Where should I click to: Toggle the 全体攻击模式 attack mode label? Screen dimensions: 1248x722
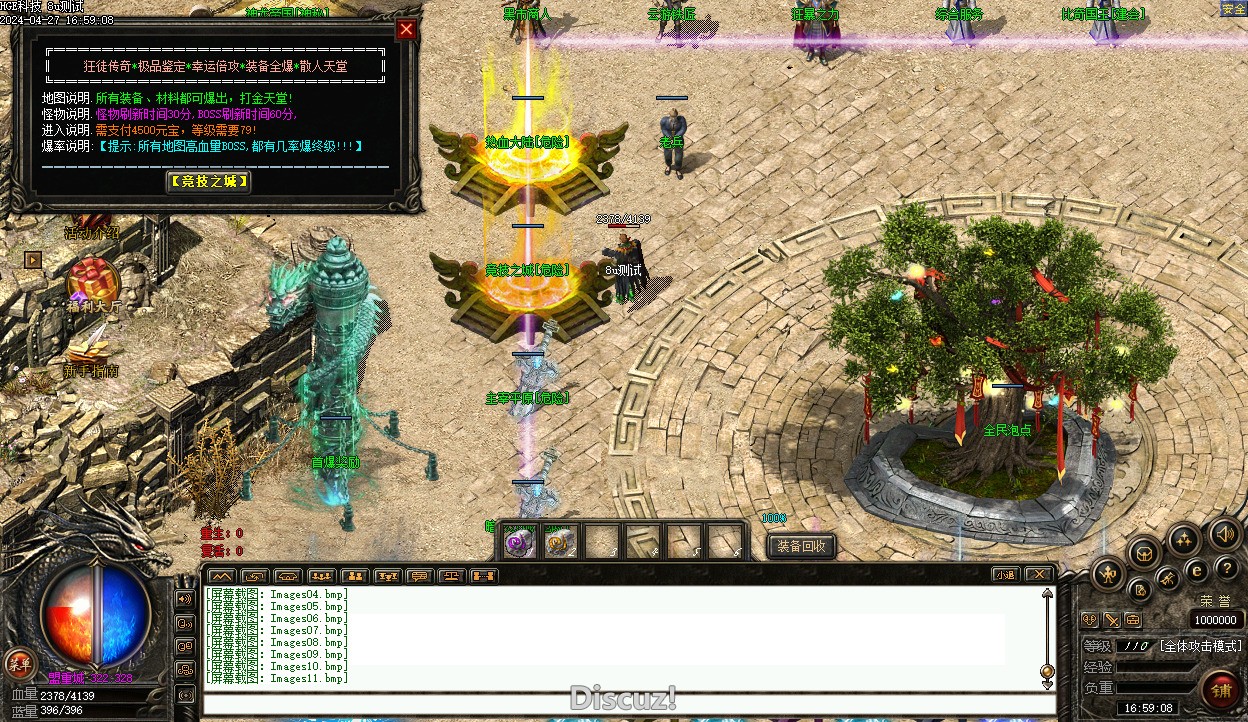(1200, 647)
